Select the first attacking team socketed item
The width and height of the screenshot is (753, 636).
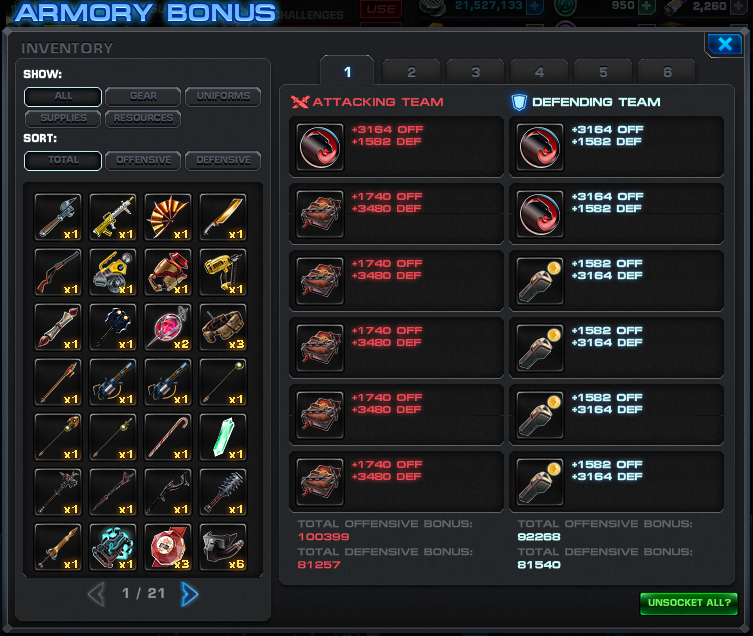click(x=321, y=147)
